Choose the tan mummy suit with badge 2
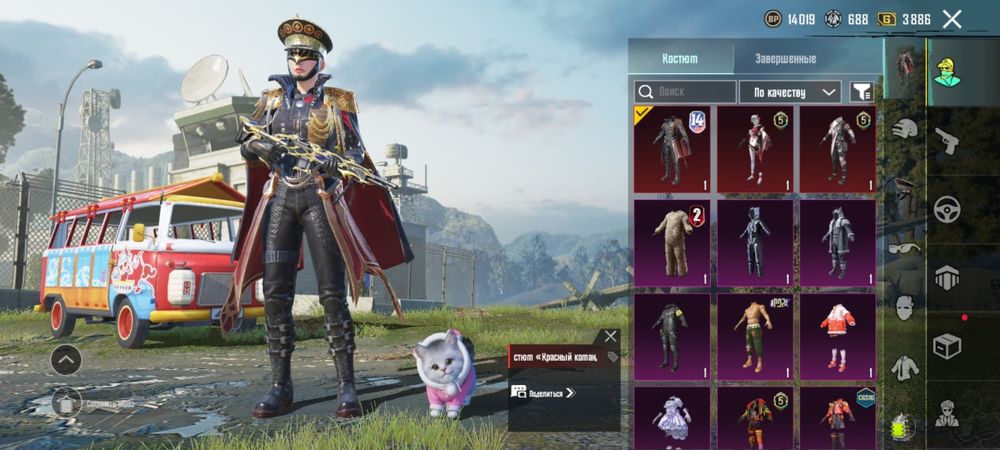Image resolution: width=1000 pixels, height=450 pixels. click(x=672, y=242)
